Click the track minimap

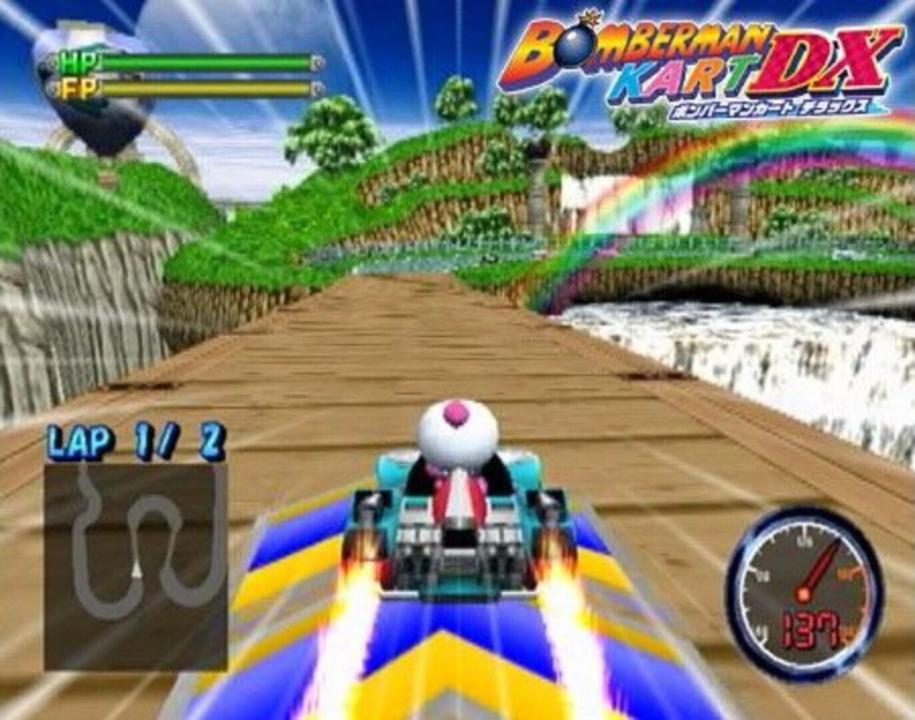pos(135,565)
